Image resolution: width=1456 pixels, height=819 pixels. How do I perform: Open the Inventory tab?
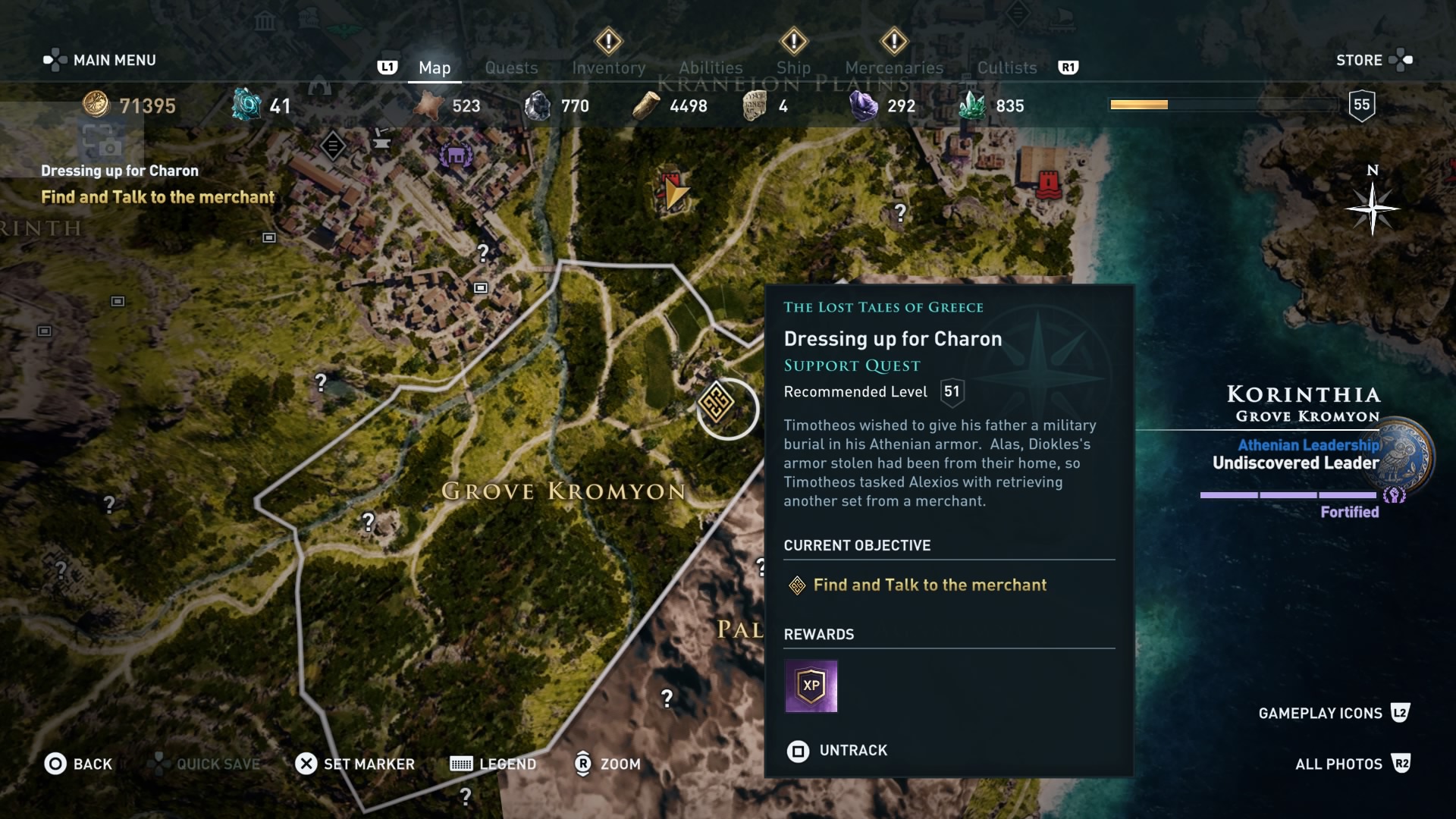coord(609,67)
